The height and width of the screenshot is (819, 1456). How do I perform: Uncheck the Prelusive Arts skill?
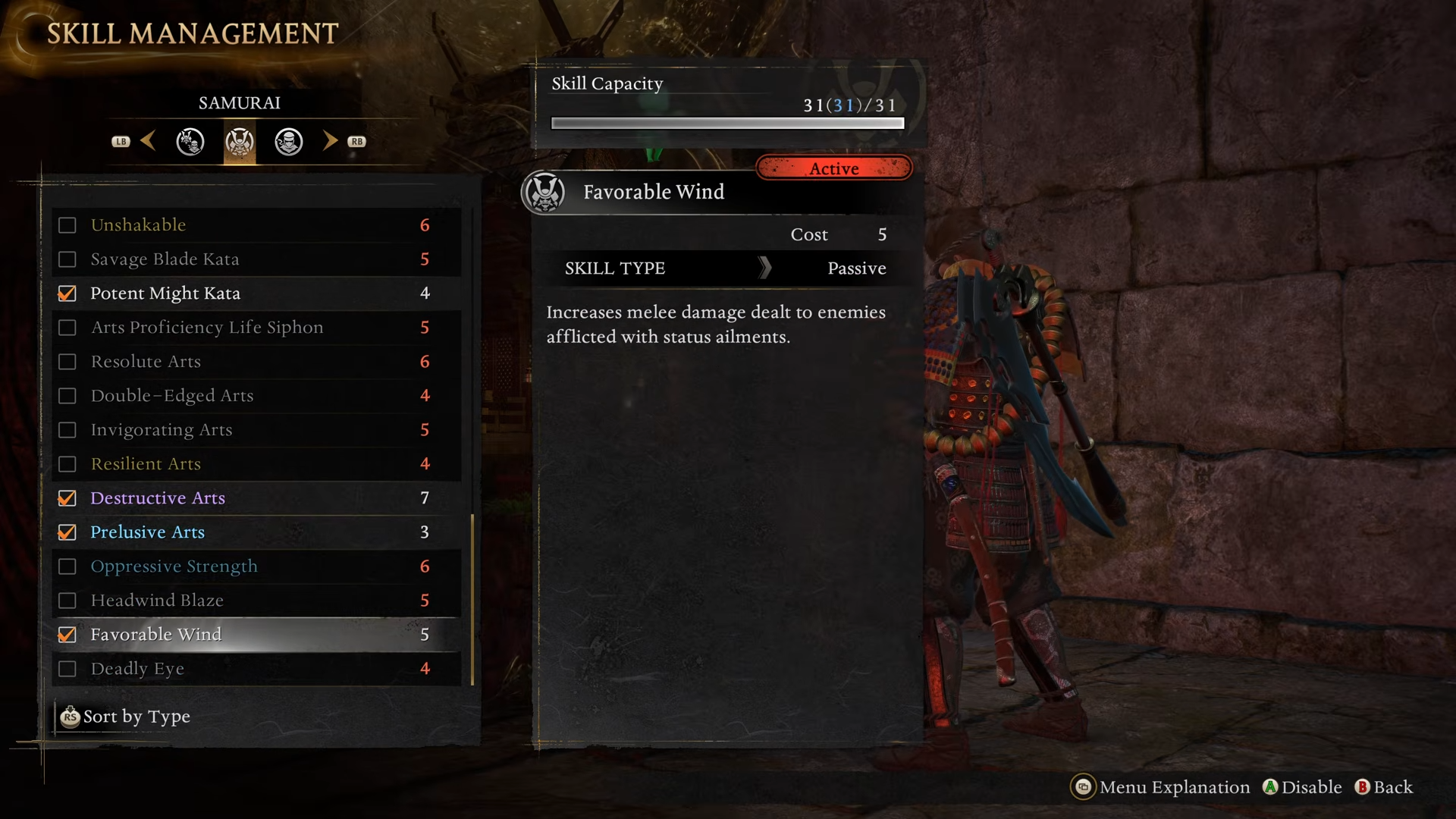tap(67, 532)
